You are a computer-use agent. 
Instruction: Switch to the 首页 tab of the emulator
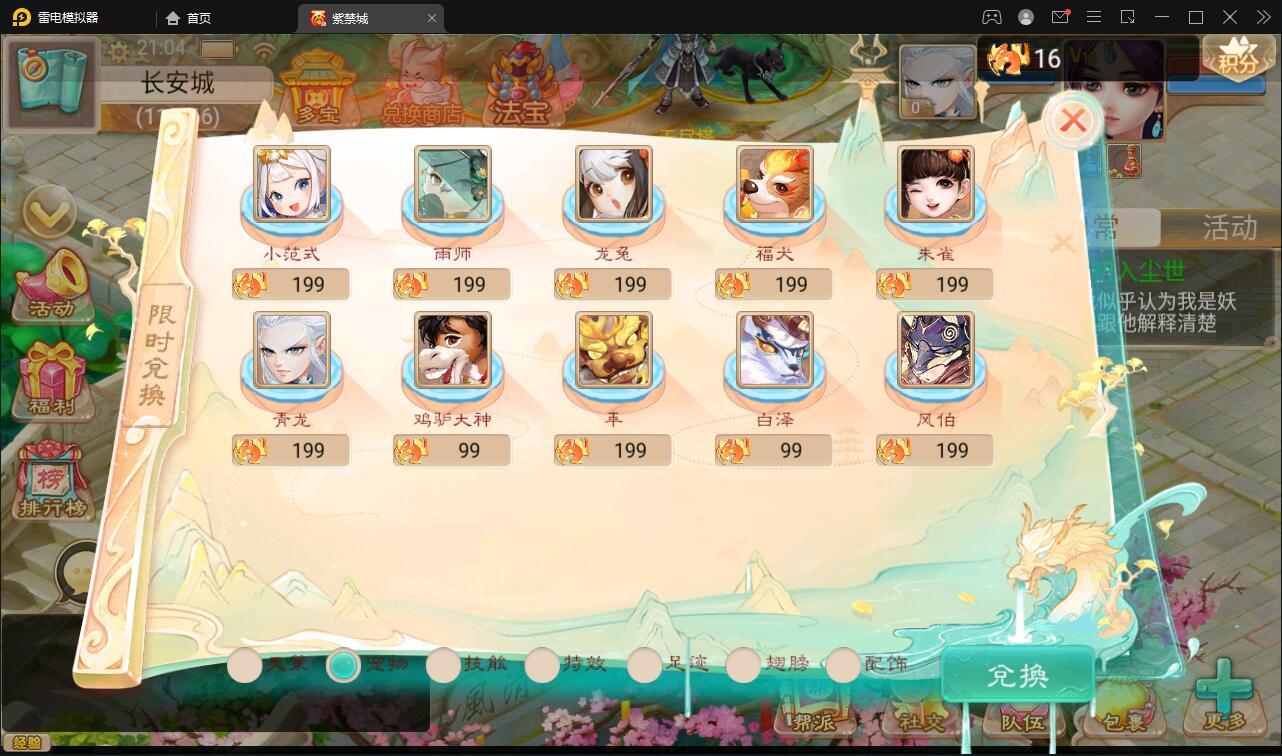(x=188, y=17)
